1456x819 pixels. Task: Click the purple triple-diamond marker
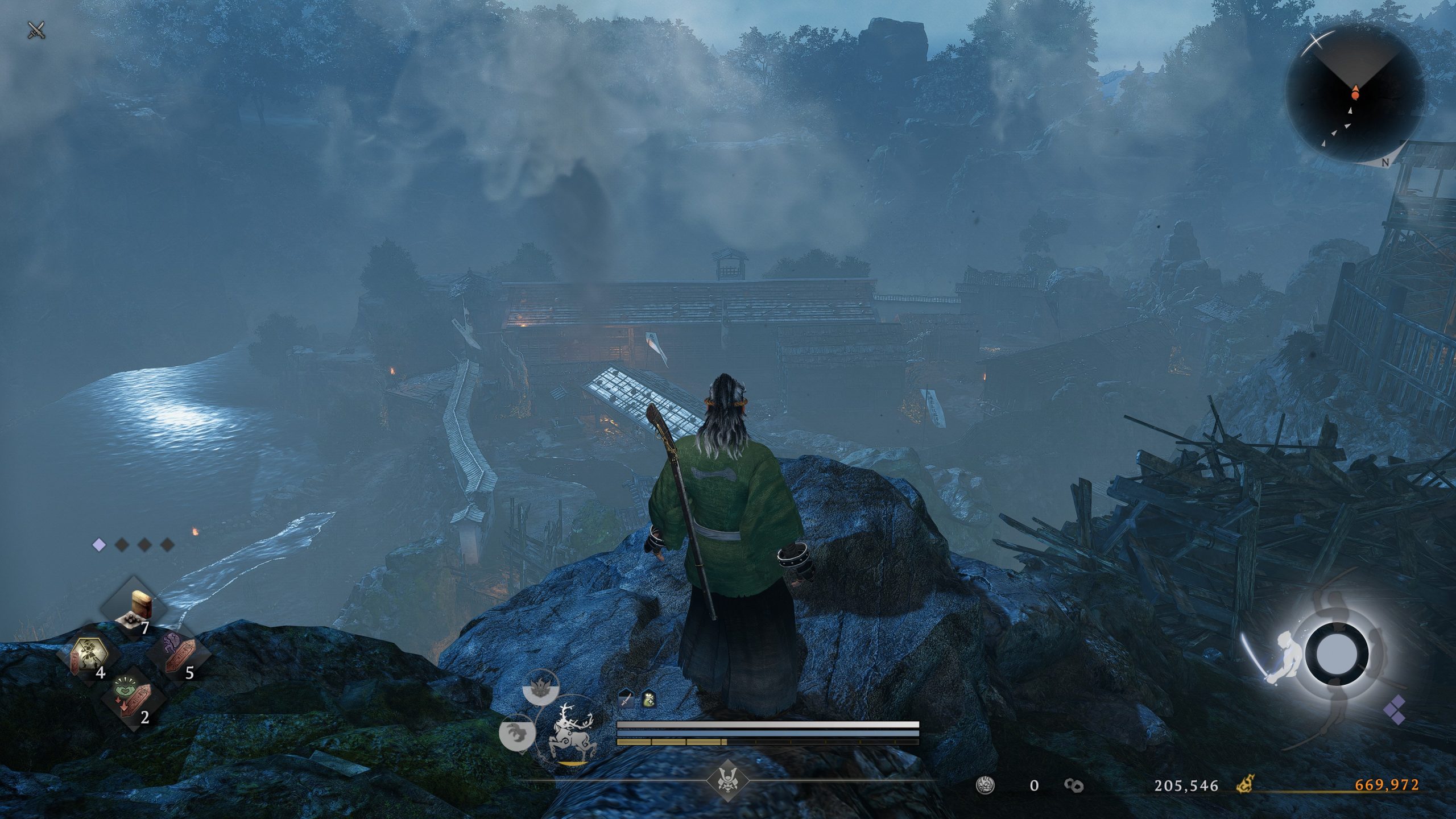coord(1395,710)
